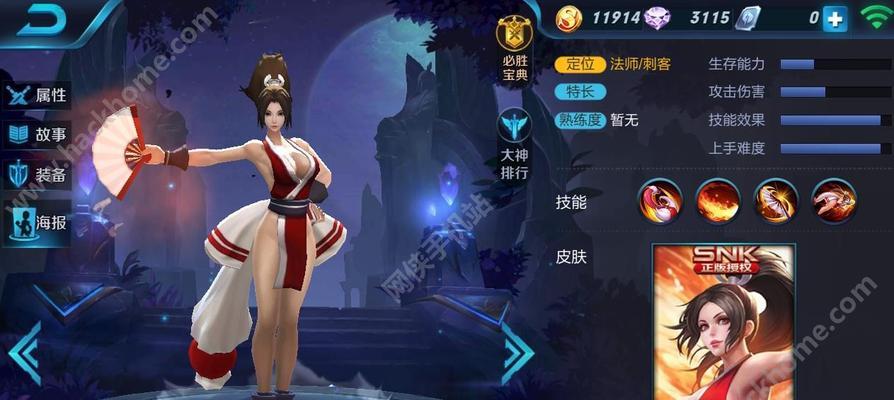Switch to the 故事 story tab
This screenshot has height=400, width=894.
click(38, 135)
